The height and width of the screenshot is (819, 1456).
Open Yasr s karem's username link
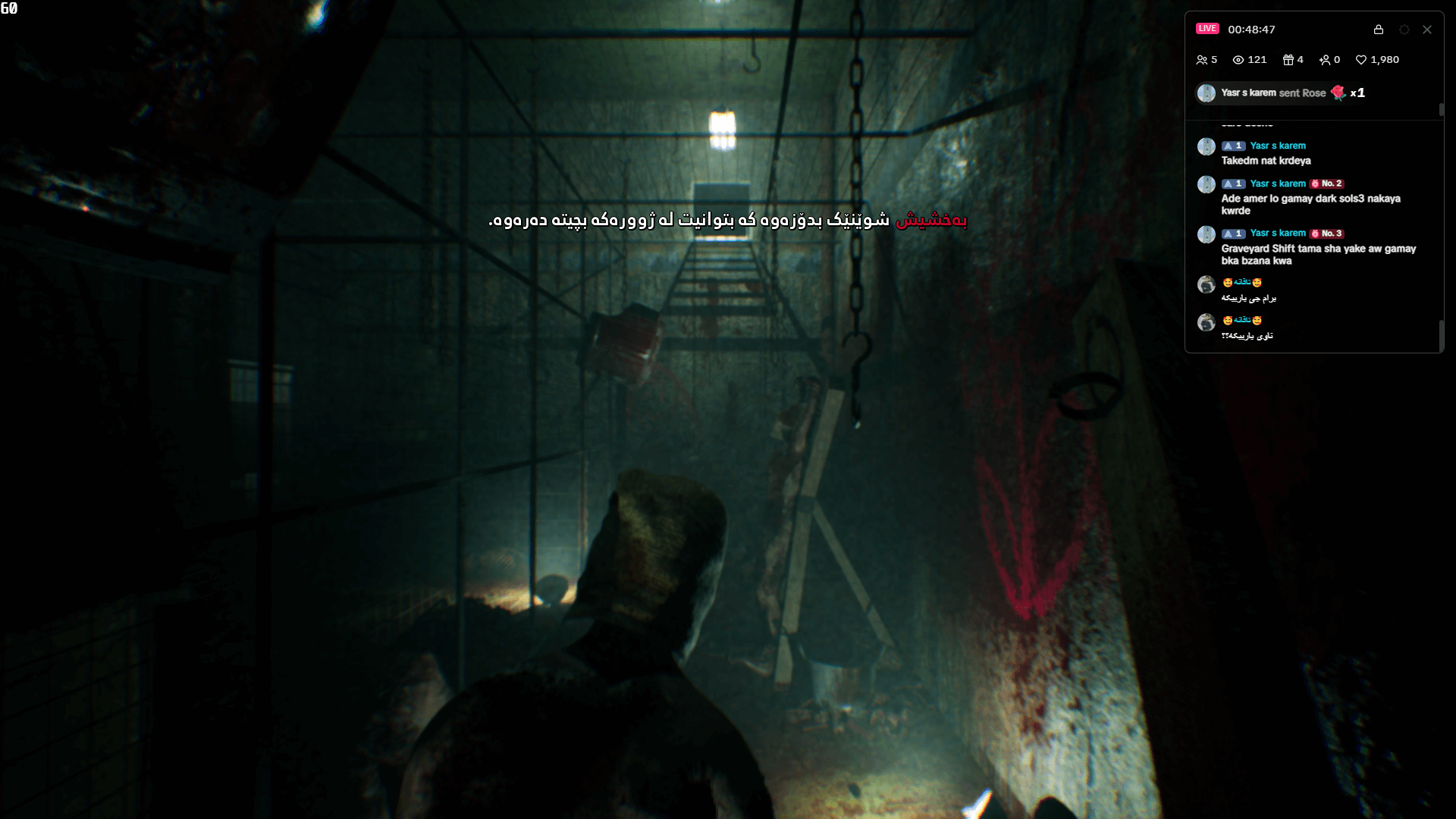tap(1279, 146)
